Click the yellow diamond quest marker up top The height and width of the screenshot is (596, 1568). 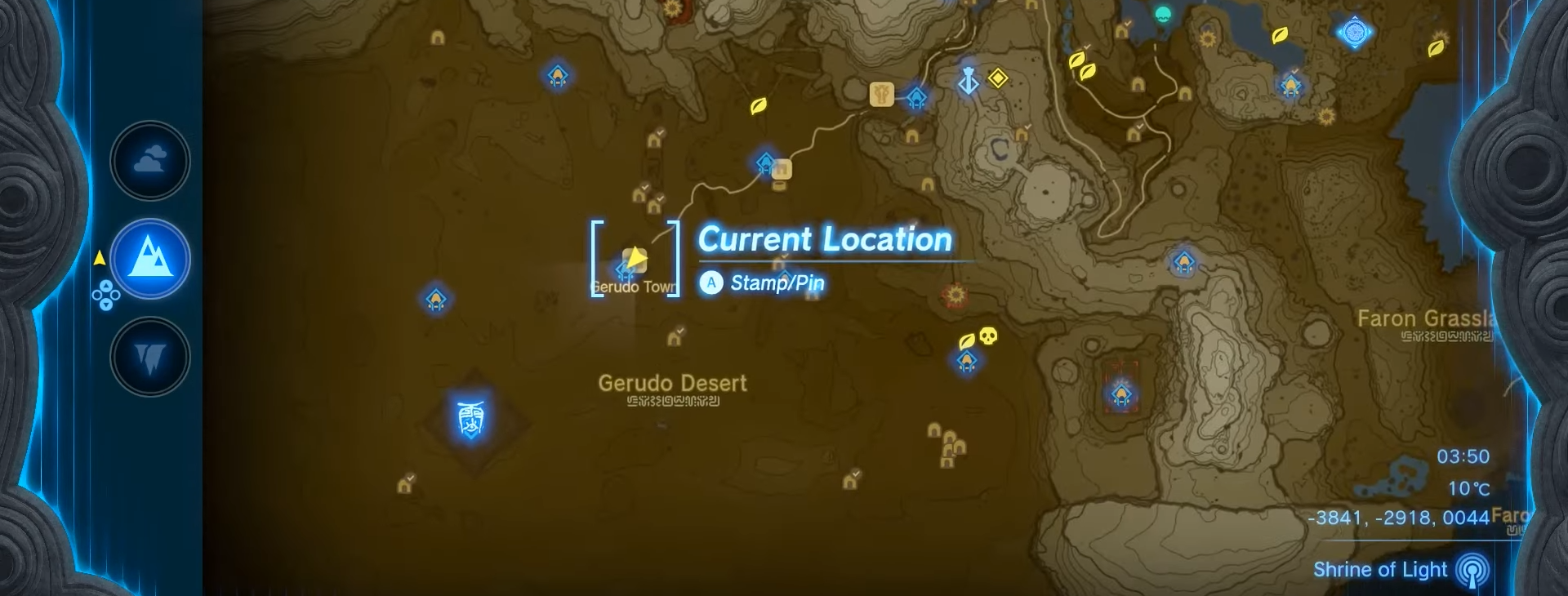[x=998, y=78]
